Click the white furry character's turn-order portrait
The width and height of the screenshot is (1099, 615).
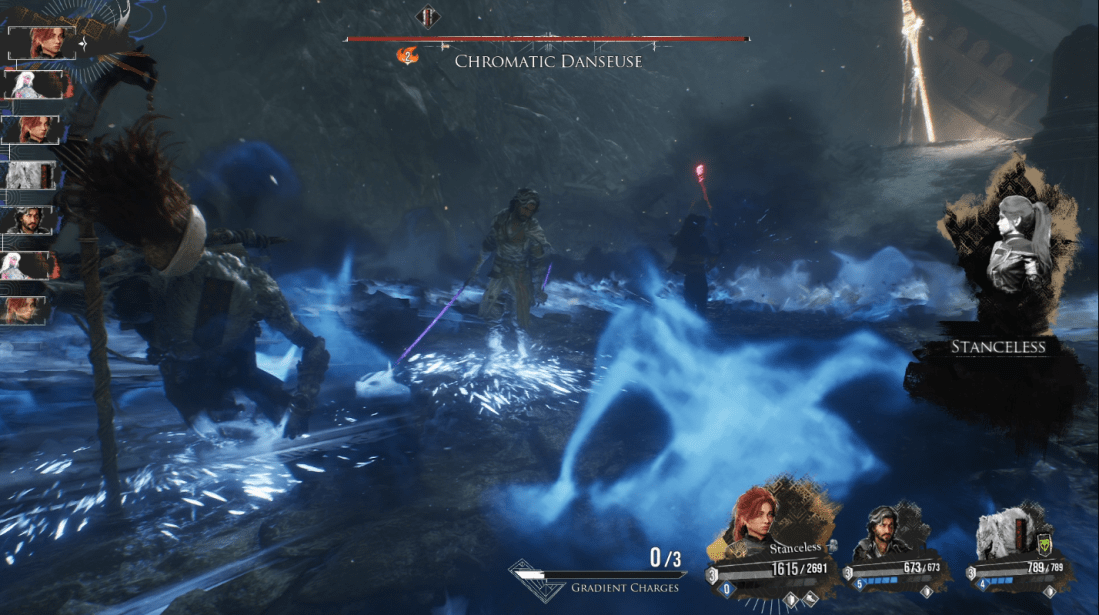click(33, 175)
